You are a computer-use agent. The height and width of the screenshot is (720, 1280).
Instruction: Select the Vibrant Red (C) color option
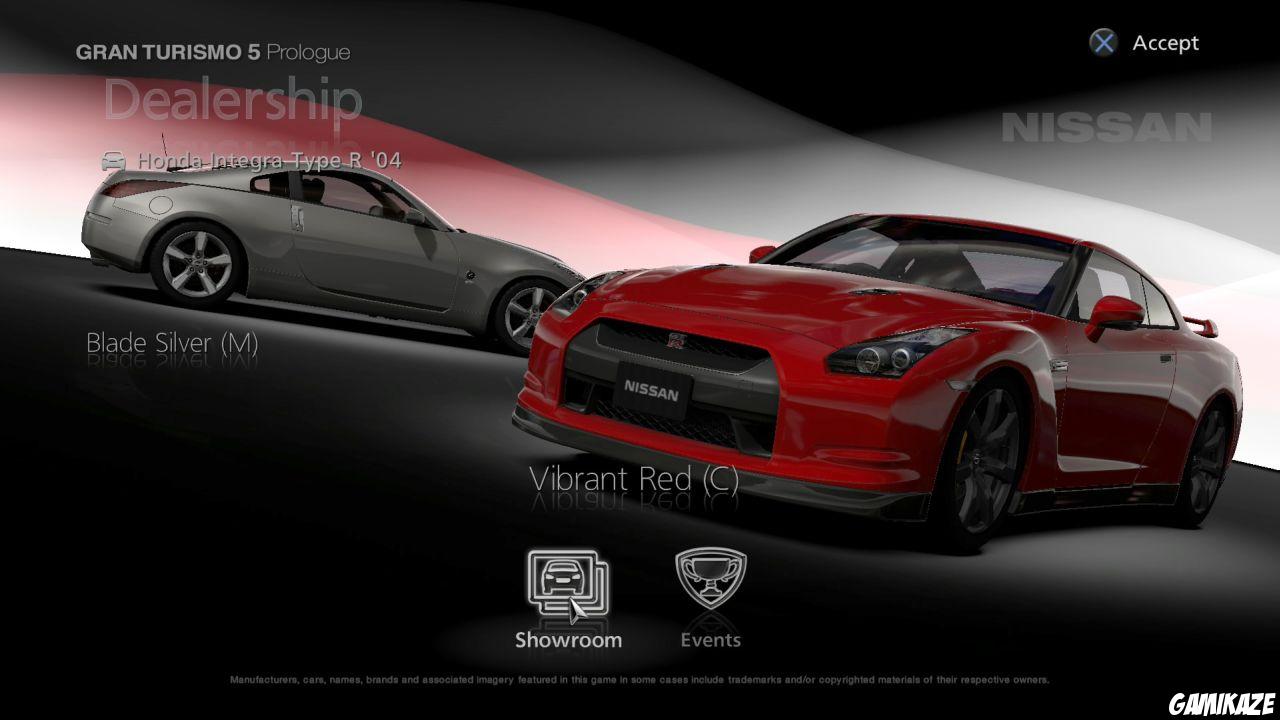pos(636,479)
